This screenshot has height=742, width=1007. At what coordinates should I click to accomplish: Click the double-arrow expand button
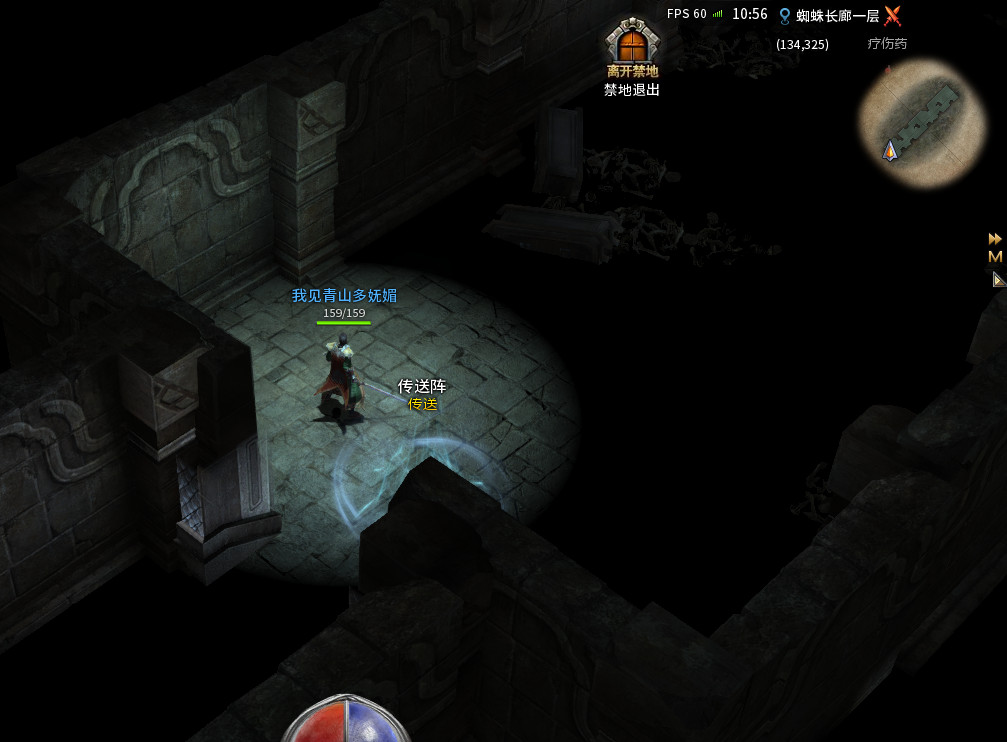tap(995, 238)
